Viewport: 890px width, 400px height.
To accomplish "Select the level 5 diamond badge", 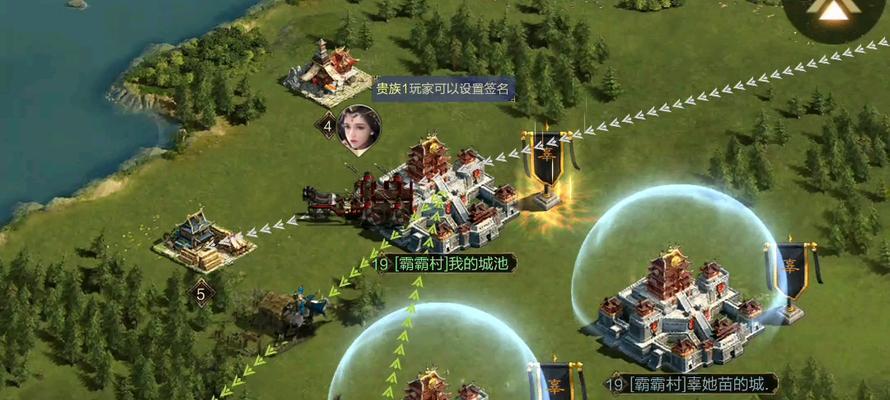I will (200, 293).
